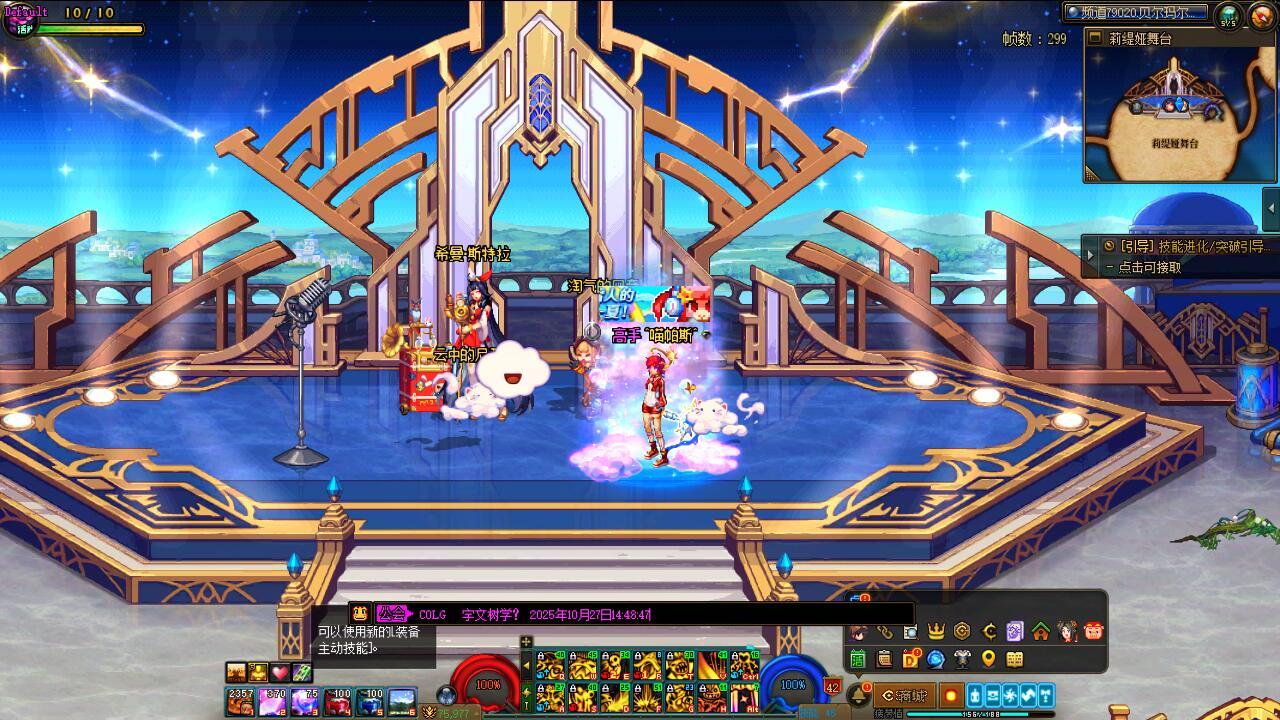The width and height of the screenshot is (1280, 720).
Task: Open the gold crown menu icon
Action: pyautogui.click(x=936, y=631)
